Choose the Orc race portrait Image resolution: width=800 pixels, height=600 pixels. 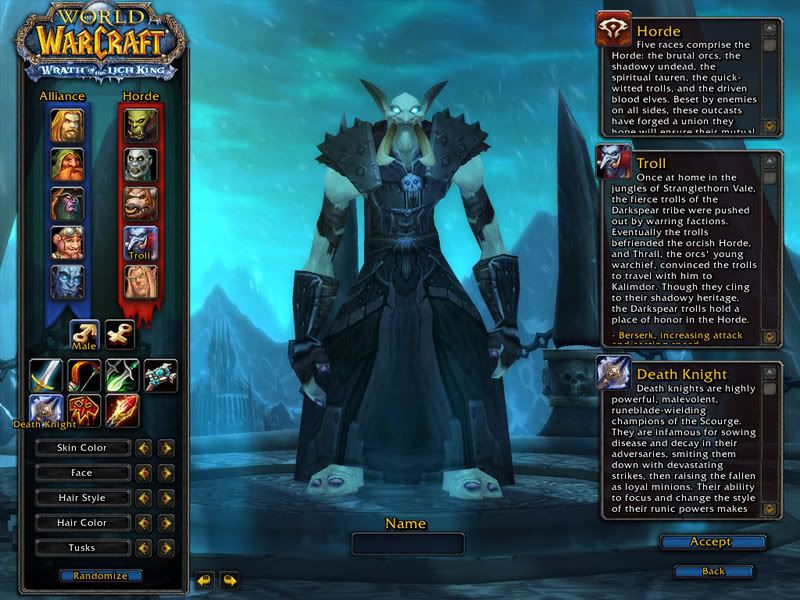(139, 125)
